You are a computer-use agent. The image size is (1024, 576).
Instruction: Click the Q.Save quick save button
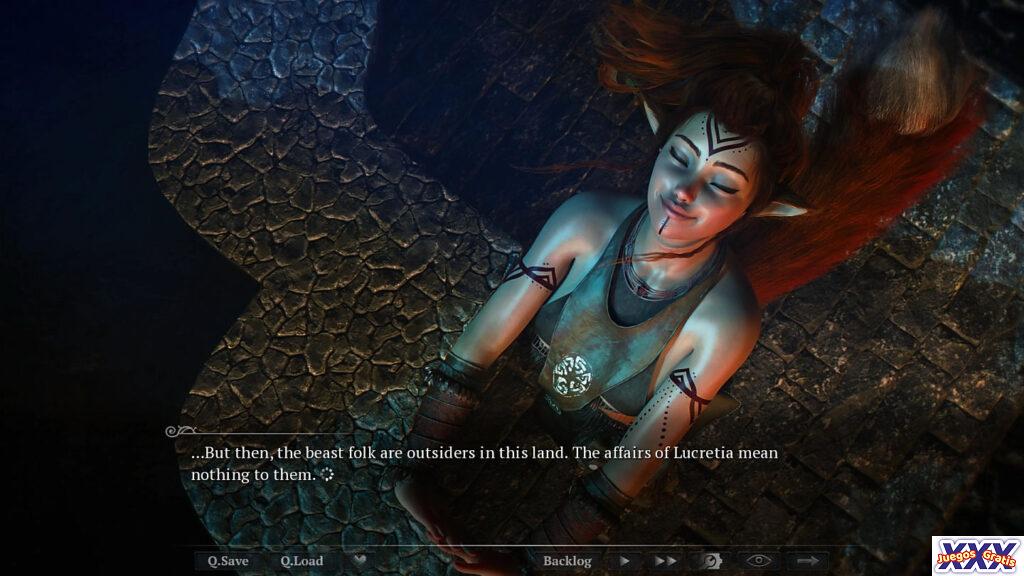pyautogui.click(x=228, y=561)
